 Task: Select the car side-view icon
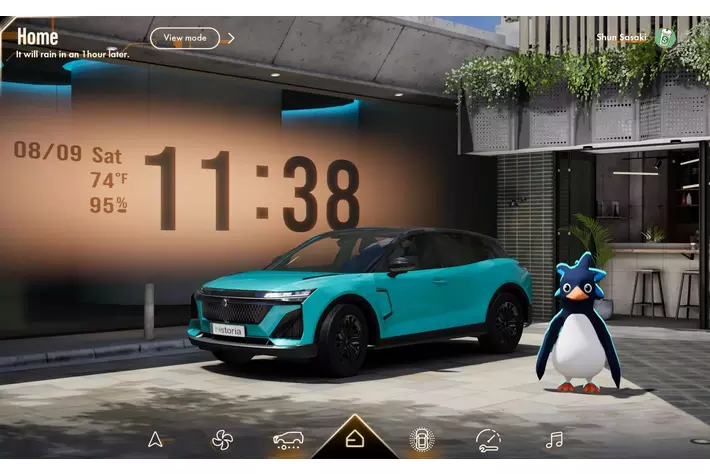click(x=288, y=439)
